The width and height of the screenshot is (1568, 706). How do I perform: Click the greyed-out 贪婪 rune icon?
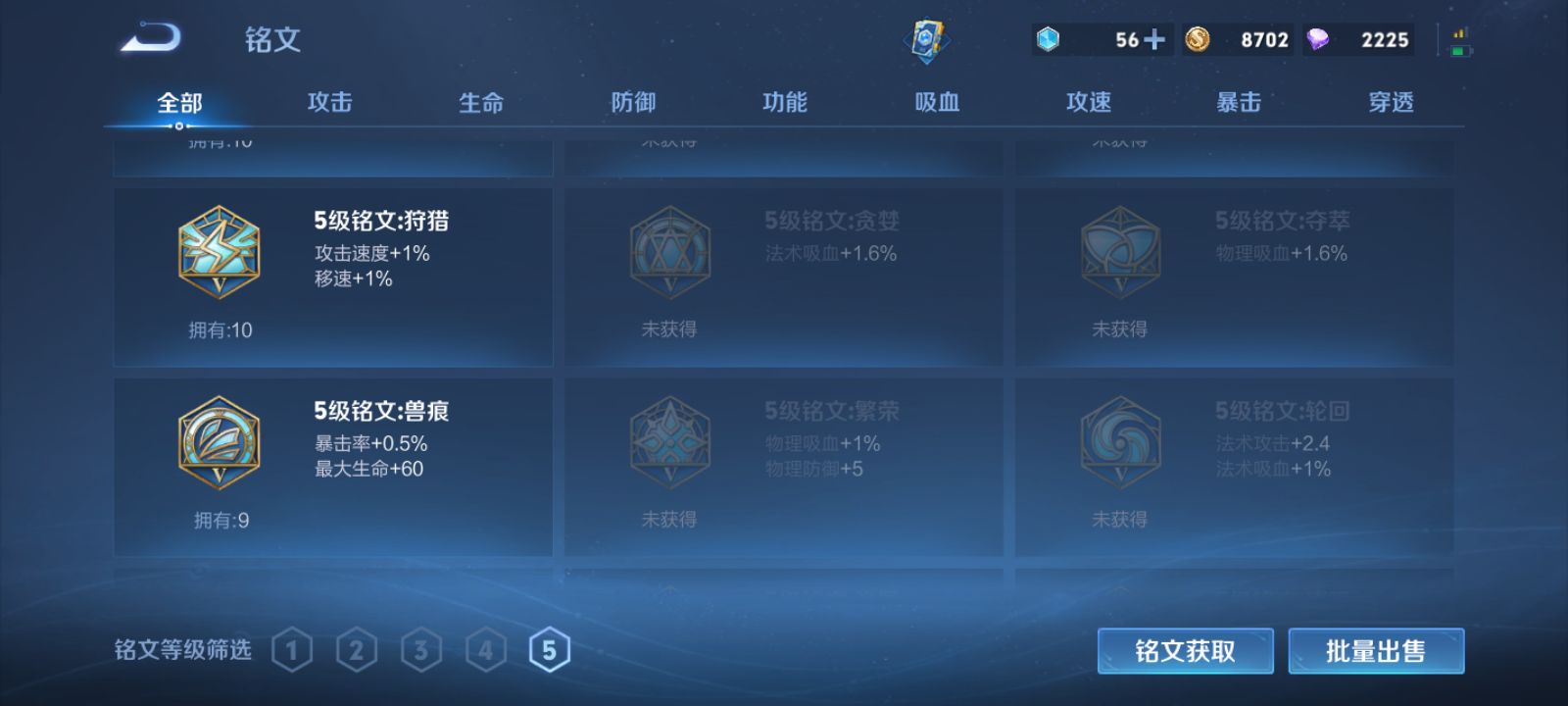pos(669,253)
